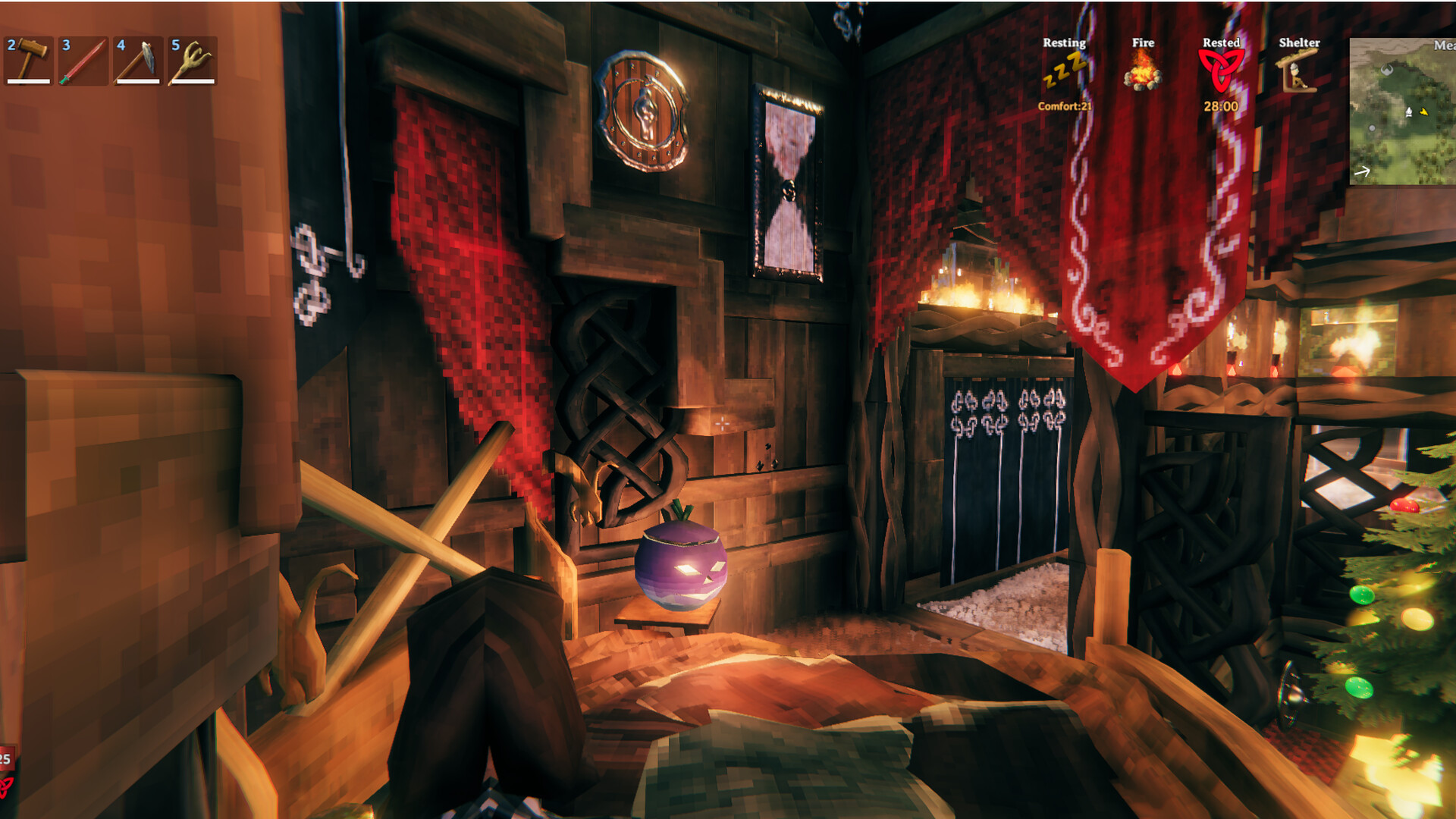
Task: Click the 28:00 Rested timer
Action: (1221, 107)
